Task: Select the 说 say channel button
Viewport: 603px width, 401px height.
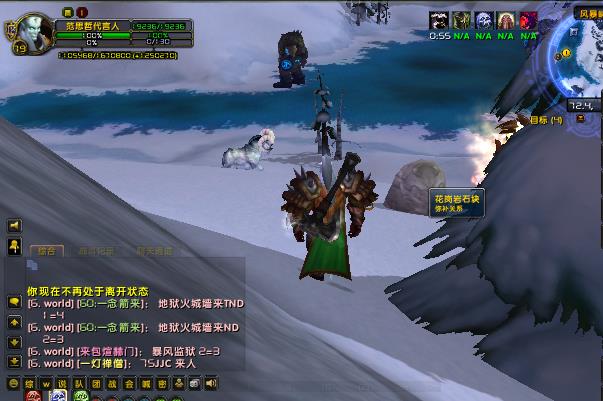Action: (x=62, y=383)
